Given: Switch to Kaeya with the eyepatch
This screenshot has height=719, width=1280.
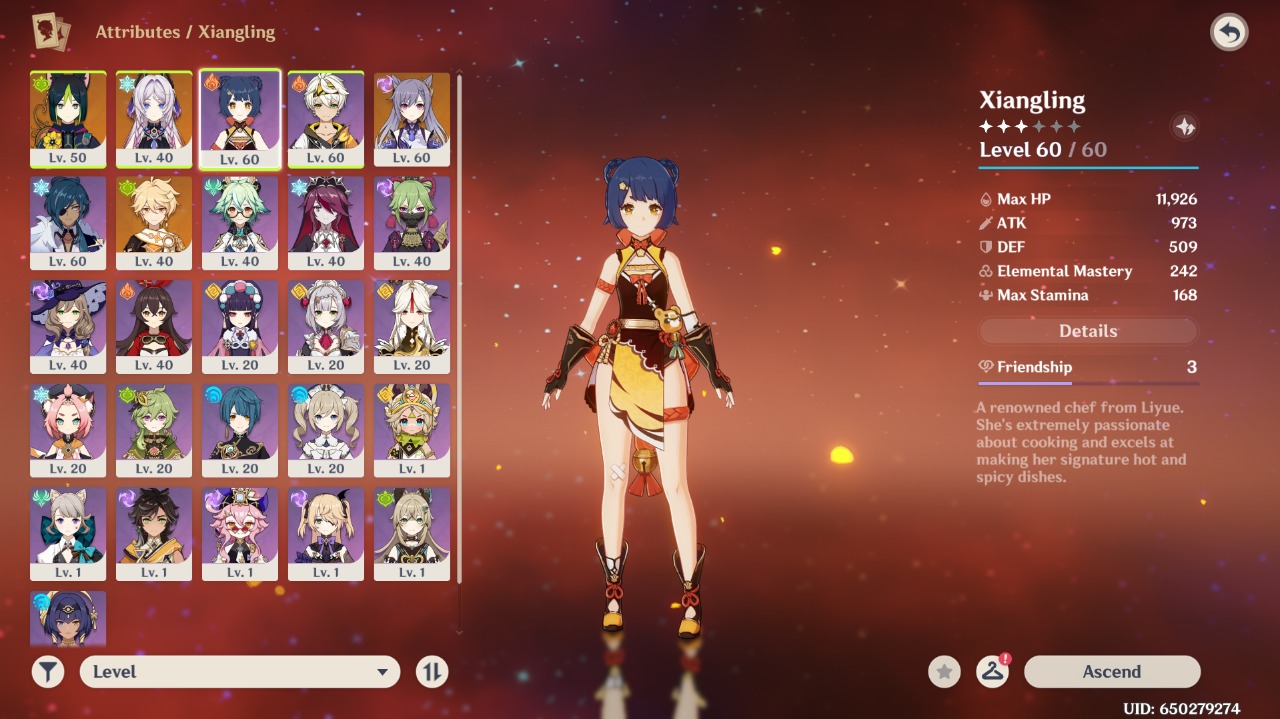Looking at the screenshot, I should [68, 223].
